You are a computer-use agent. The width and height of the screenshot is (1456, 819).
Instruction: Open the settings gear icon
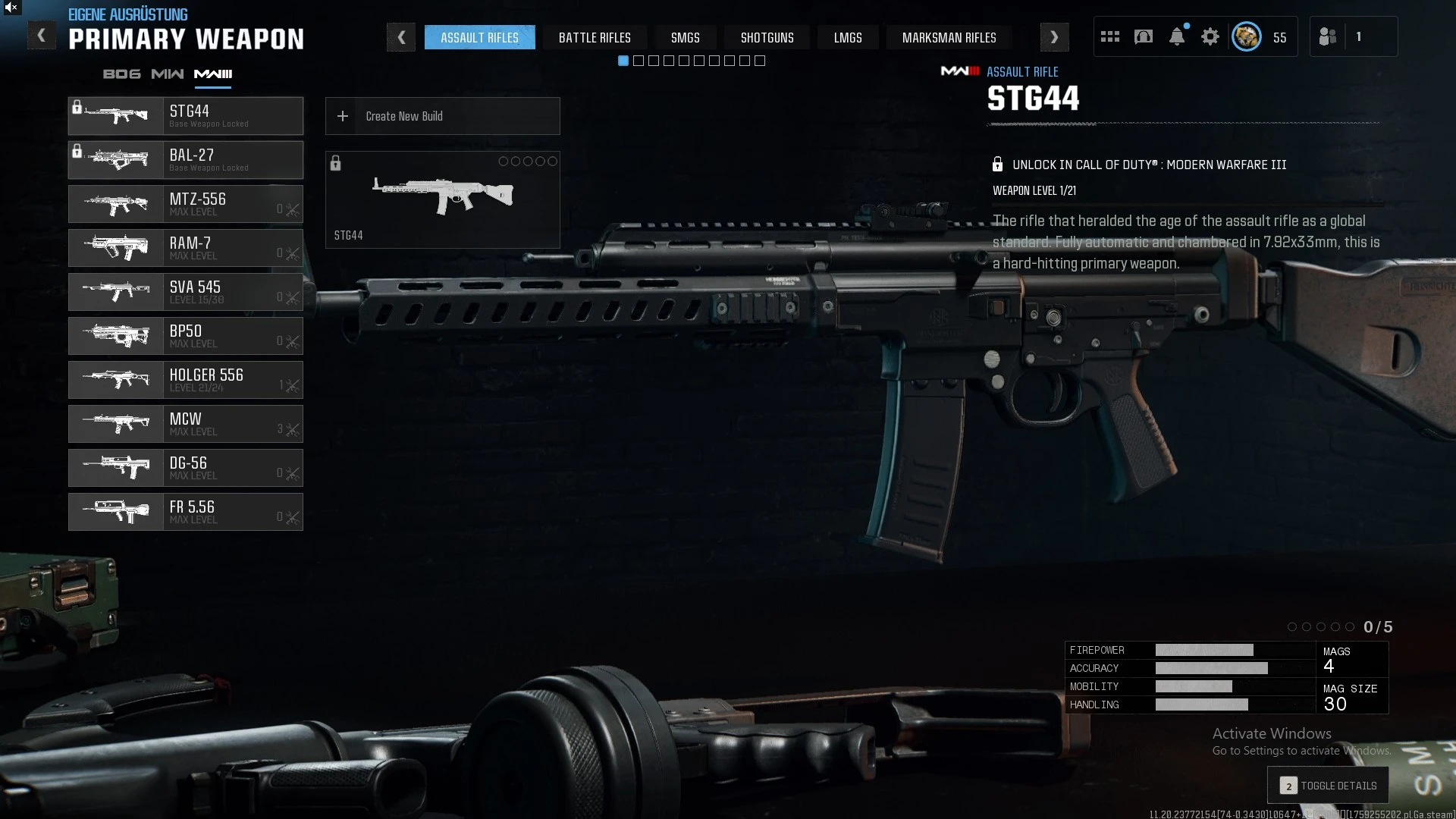1210,36
